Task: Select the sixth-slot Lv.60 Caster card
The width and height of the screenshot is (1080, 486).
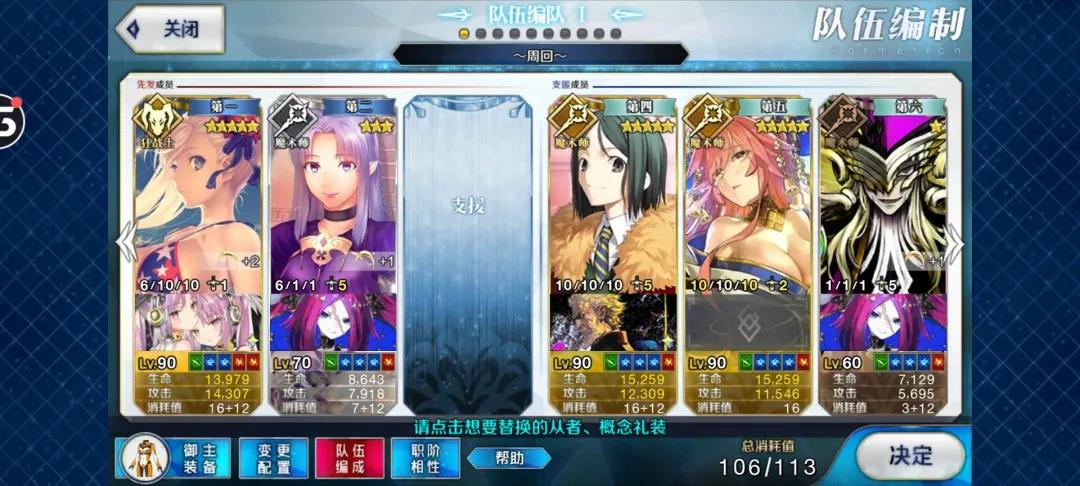Action: [x=881, y=200]
